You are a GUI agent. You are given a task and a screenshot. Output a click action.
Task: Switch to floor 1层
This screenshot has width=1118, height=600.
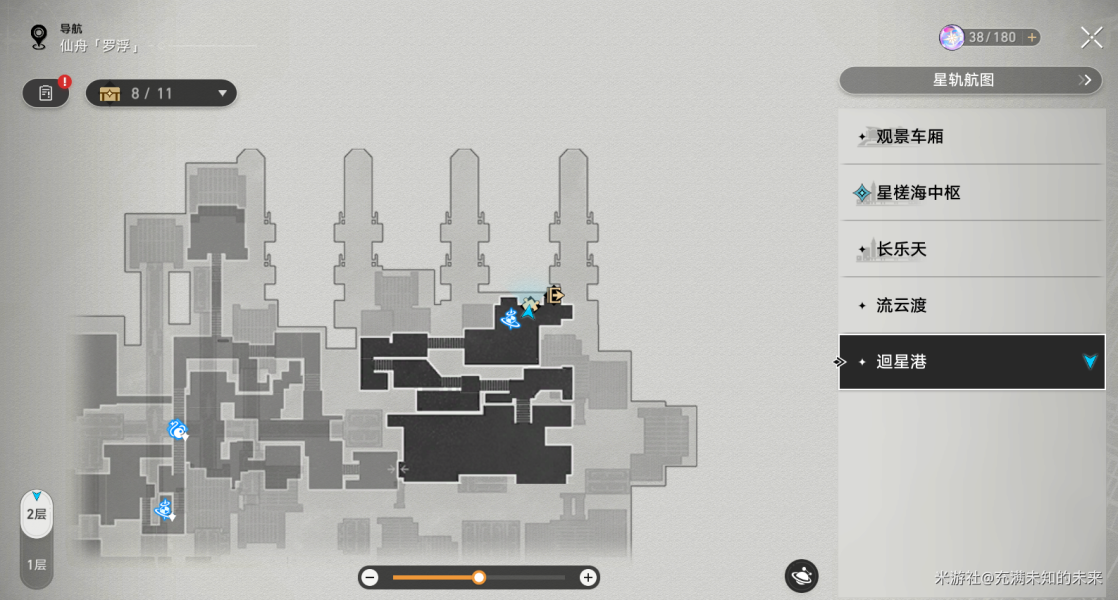[37, 564]
